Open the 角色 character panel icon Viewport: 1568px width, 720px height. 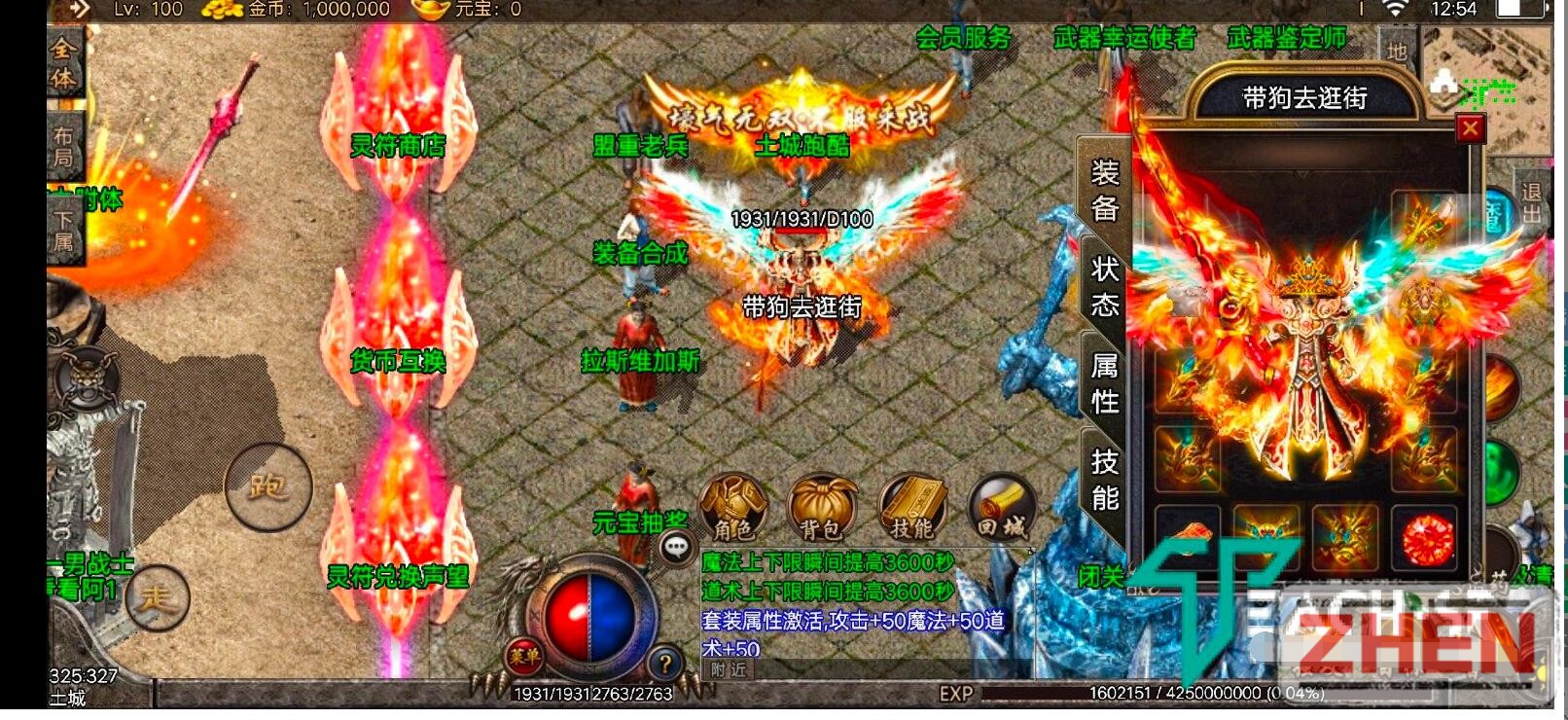point(736,506)
